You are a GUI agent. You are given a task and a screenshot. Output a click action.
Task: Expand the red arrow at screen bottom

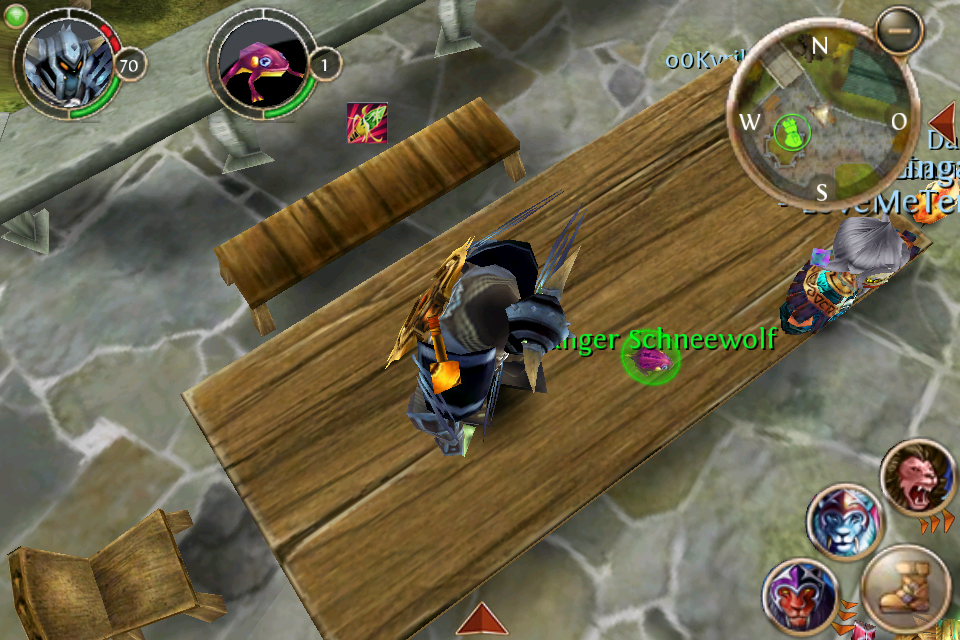482,619
